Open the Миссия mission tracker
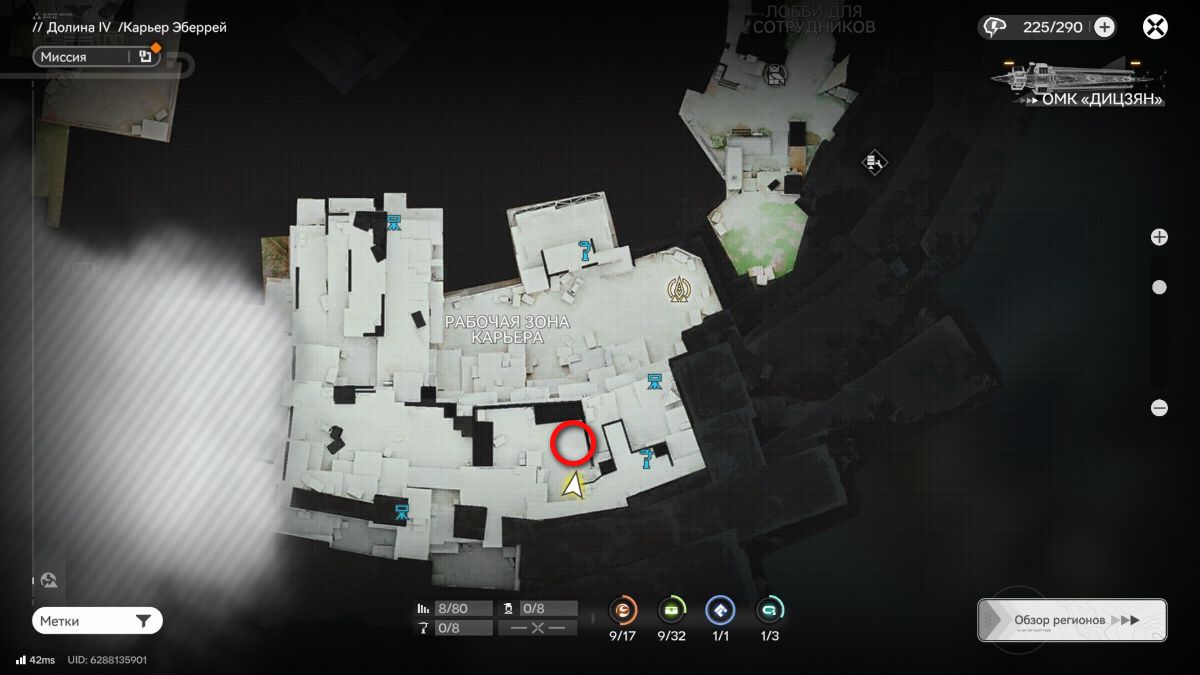 pyautogui.click(x=85, y=57)
